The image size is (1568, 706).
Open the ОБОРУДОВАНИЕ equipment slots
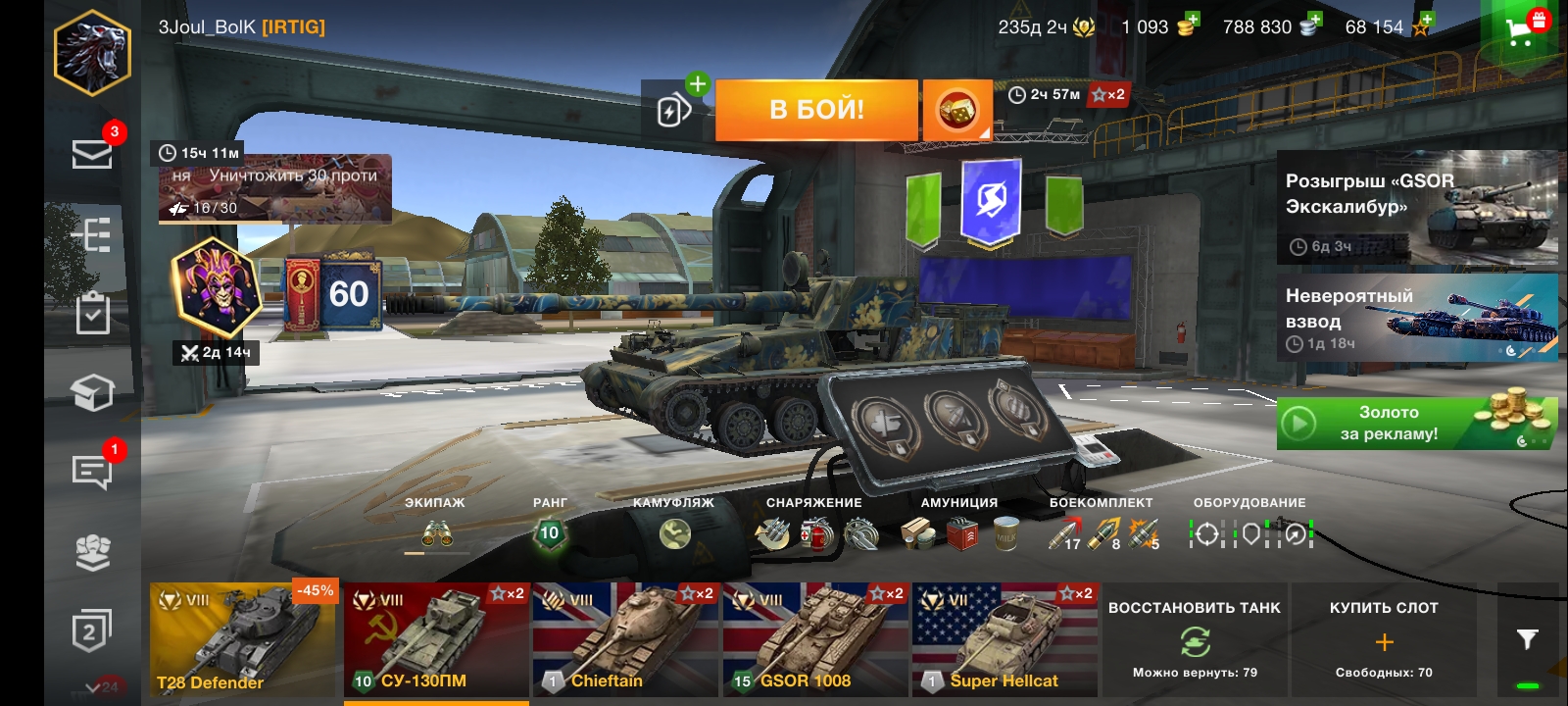1250,533
